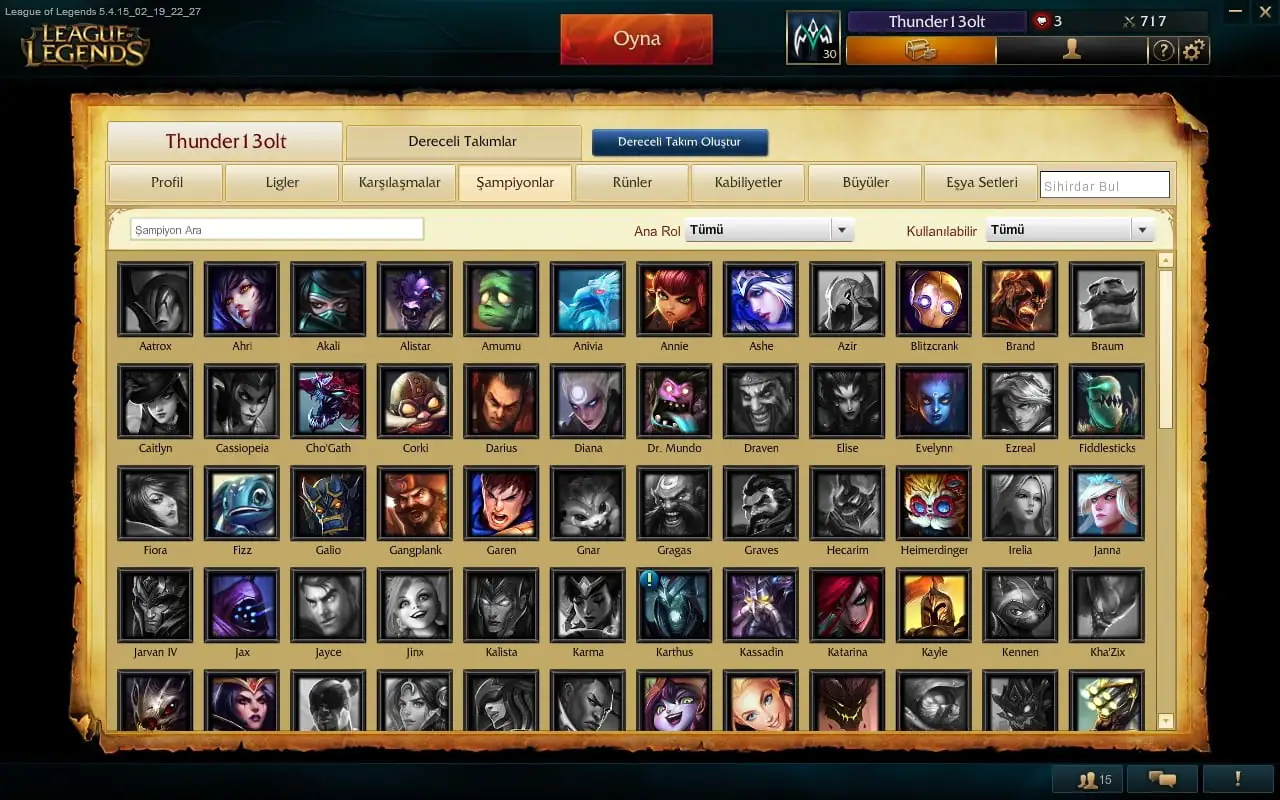Open settings with the gear icon

coord(1193,50)
